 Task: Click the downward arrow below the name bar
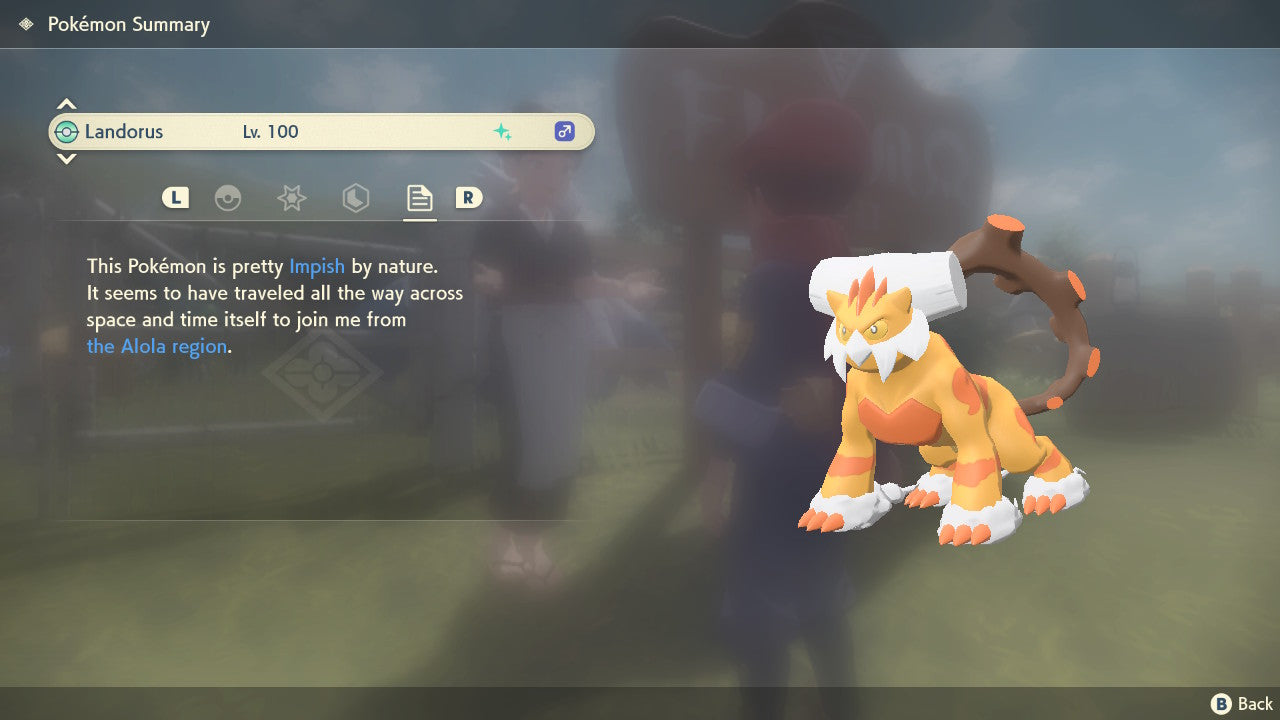(66, 159)
